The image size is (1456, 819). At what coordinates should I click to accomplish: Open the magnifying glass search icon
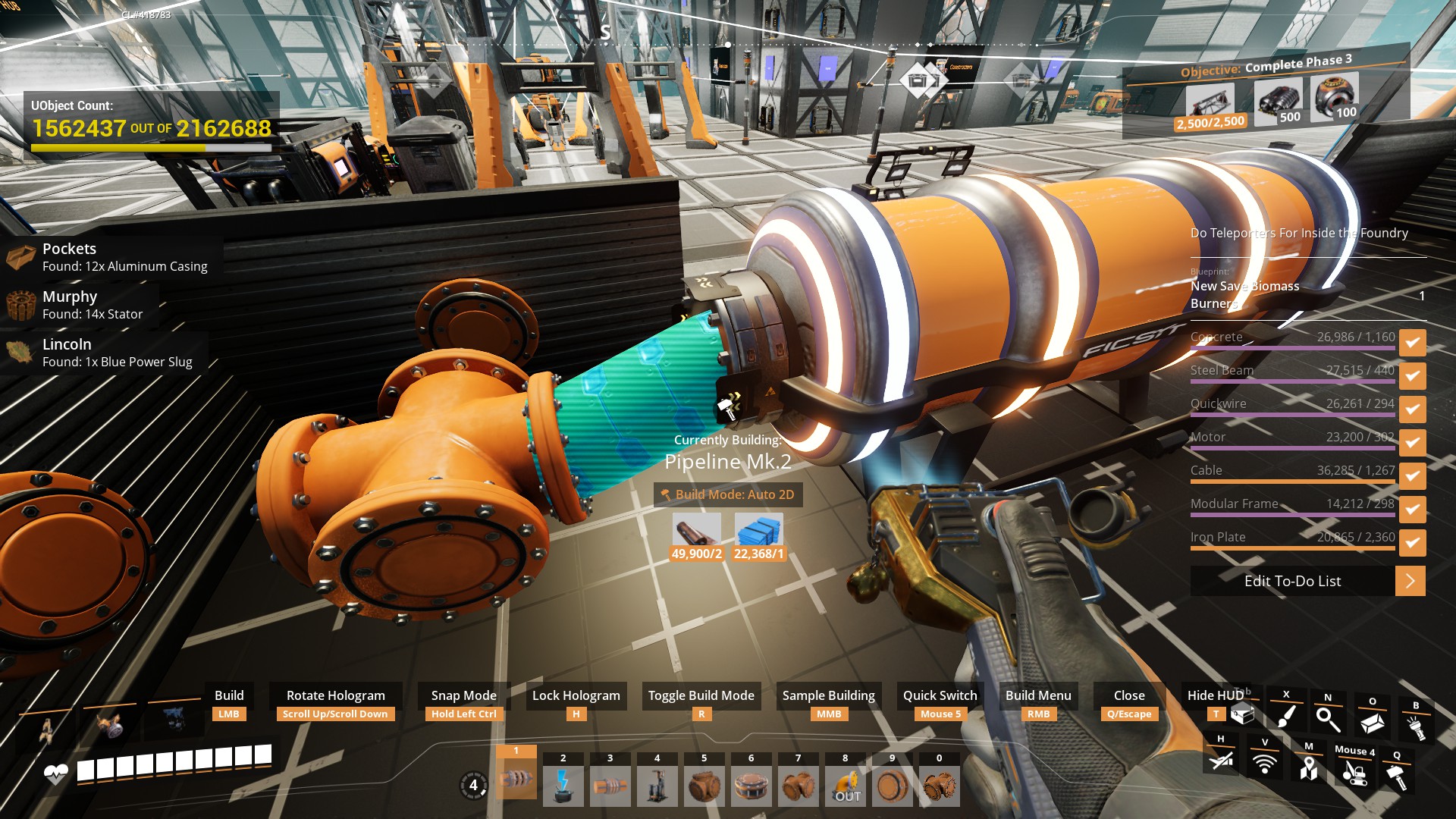(1328, 718)
